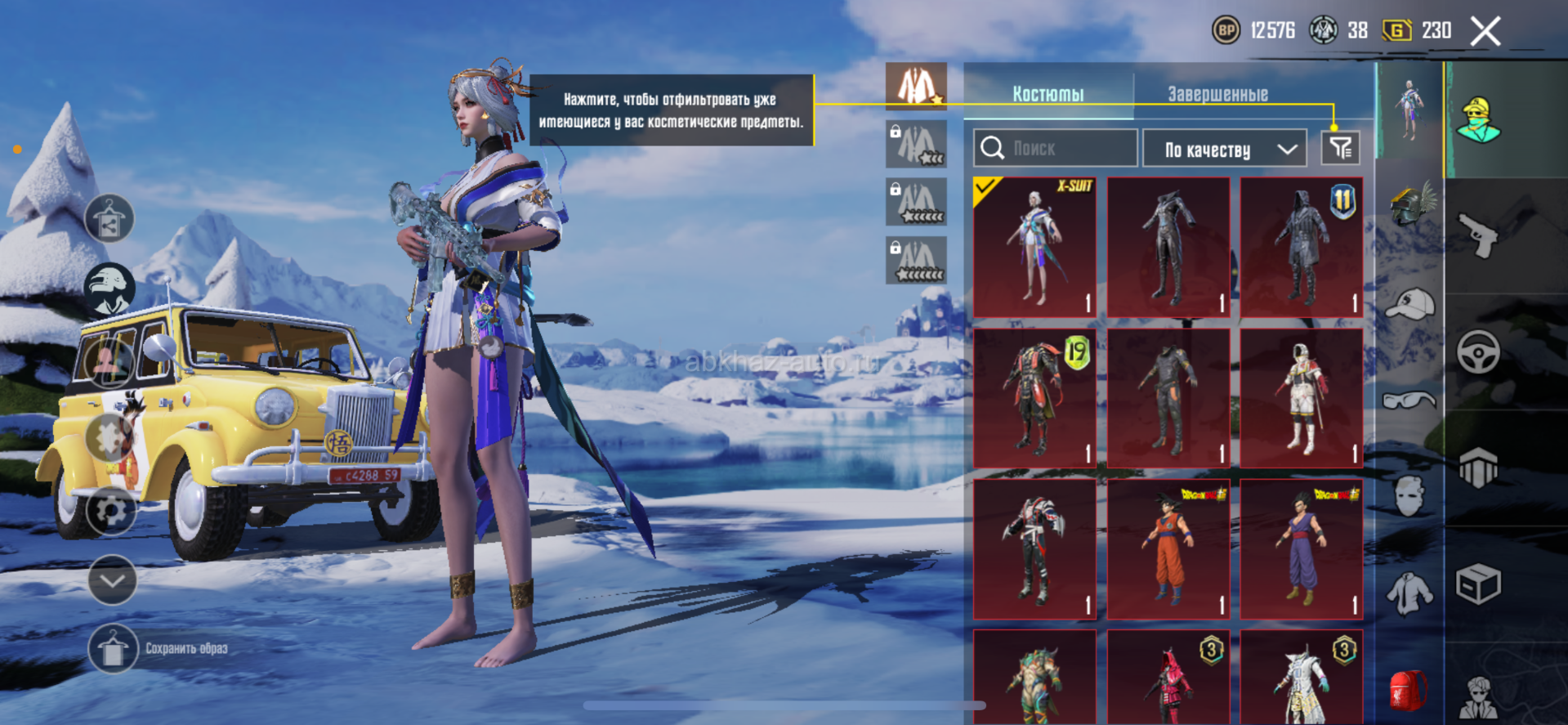Expand the down-arrow button on the left
Image resolution: width=1568 pixels, height=725 pixels.
click(x=112, y=580)
